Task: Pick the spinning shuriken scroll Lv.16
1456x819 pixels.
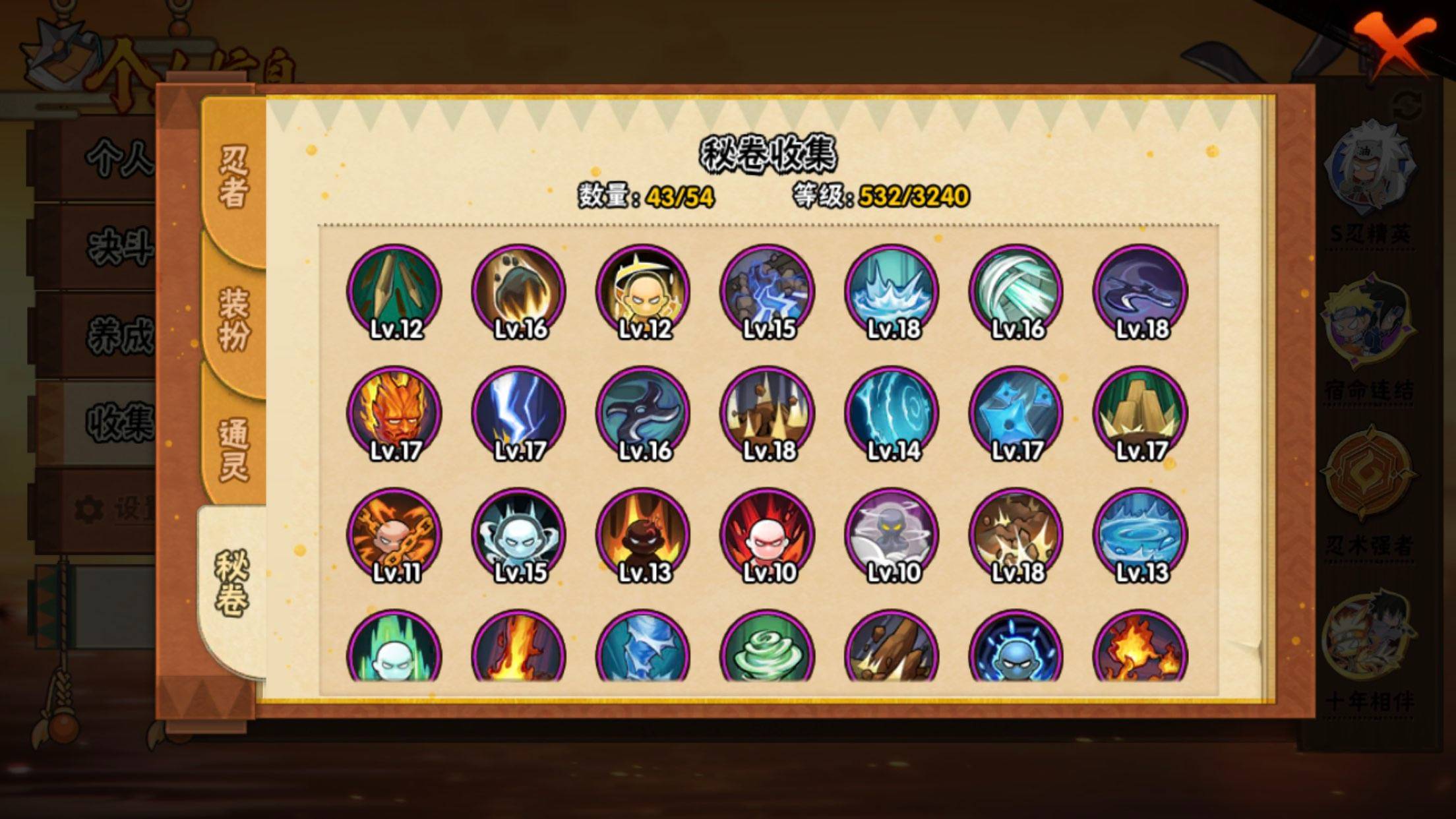Action: pos(643,413)
